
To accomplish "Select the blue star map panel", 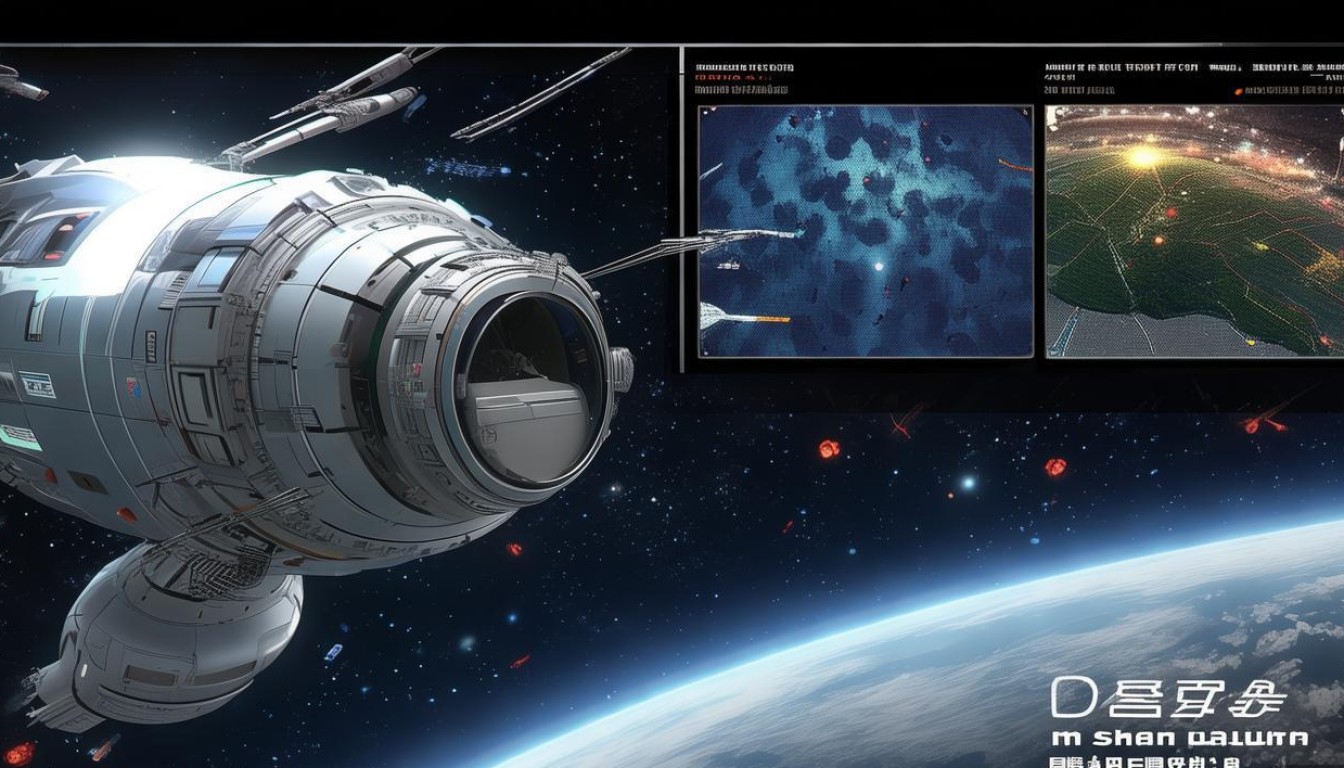I will (x=865, y=231).
